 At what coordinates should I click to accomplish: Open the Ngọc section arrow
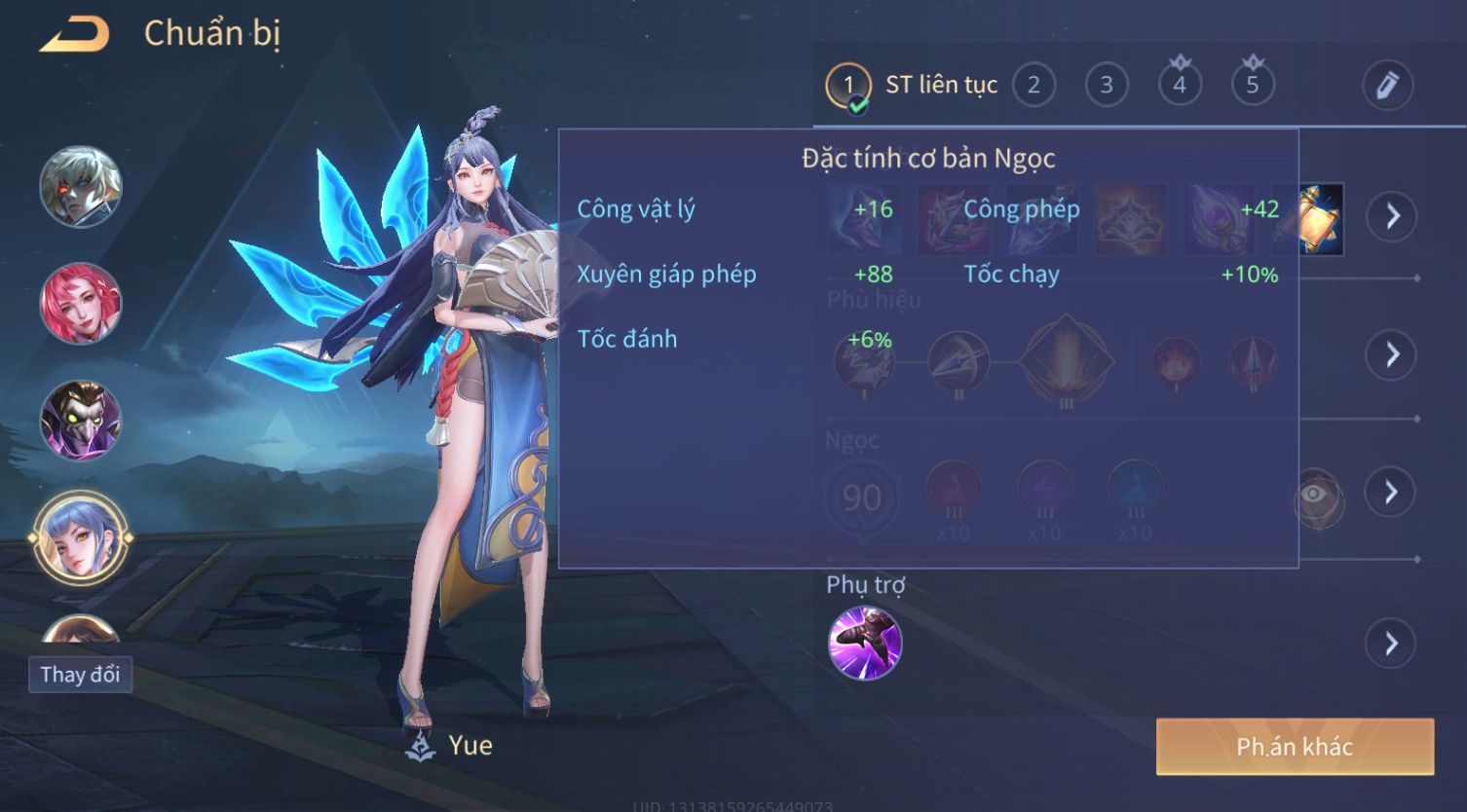point(1391,492)
